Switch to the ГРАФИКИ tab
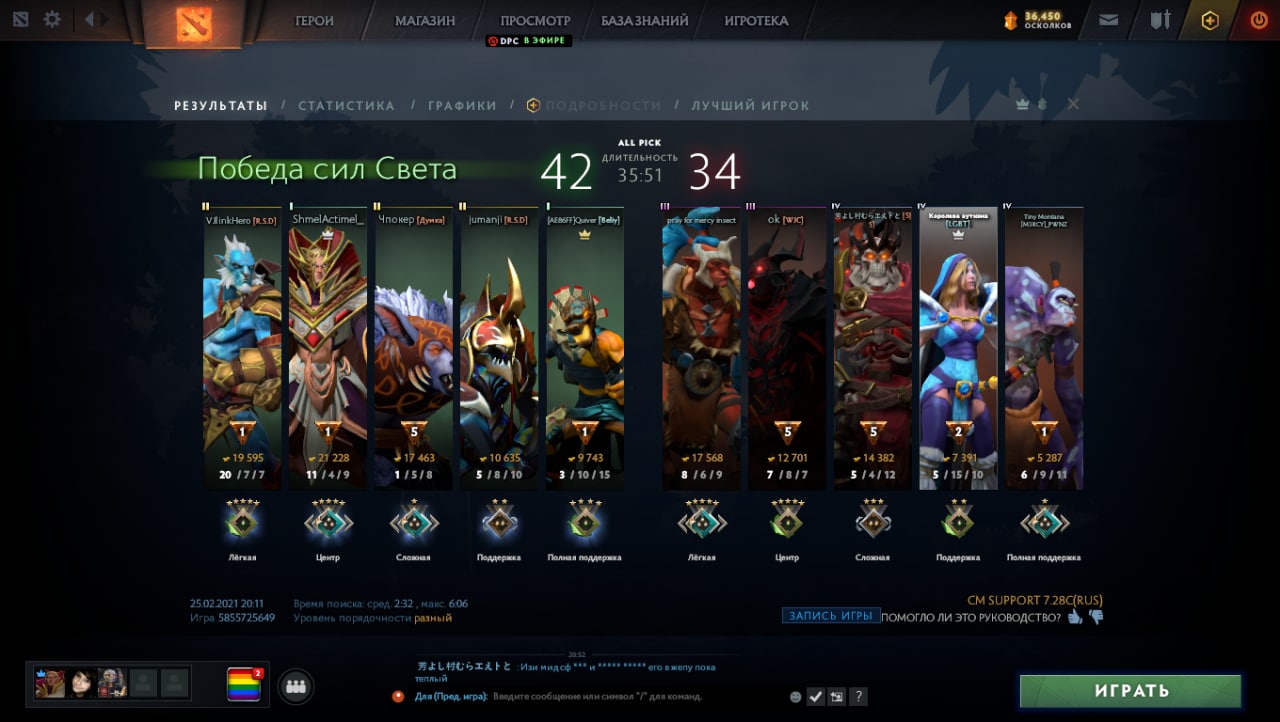 pos(462,105)
